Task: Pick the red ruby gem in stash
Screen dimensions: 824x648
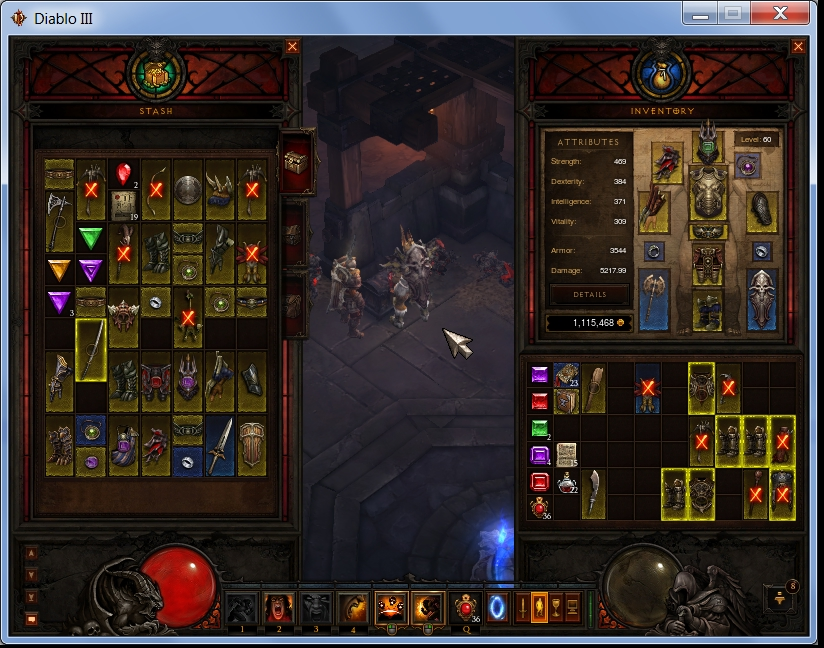Action: (x=123, y=173)
